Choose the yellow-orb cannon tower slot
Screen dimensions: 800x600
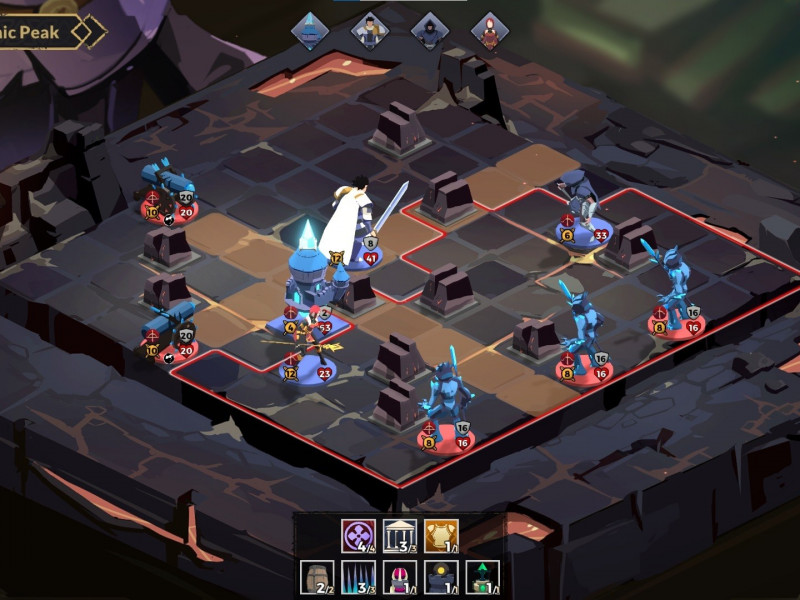441,577
